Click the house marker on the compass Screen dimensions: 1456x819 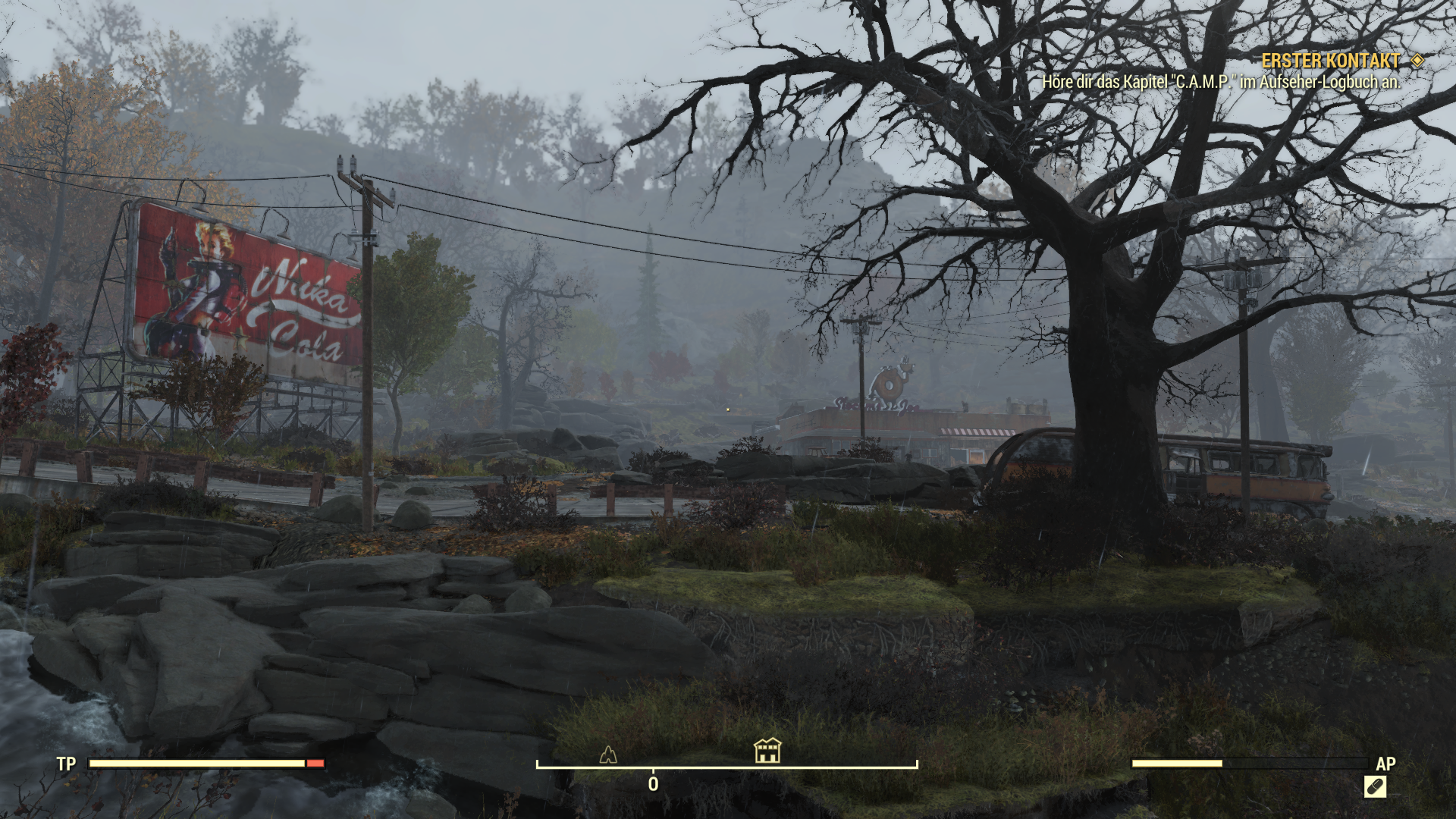click(767, 750)
